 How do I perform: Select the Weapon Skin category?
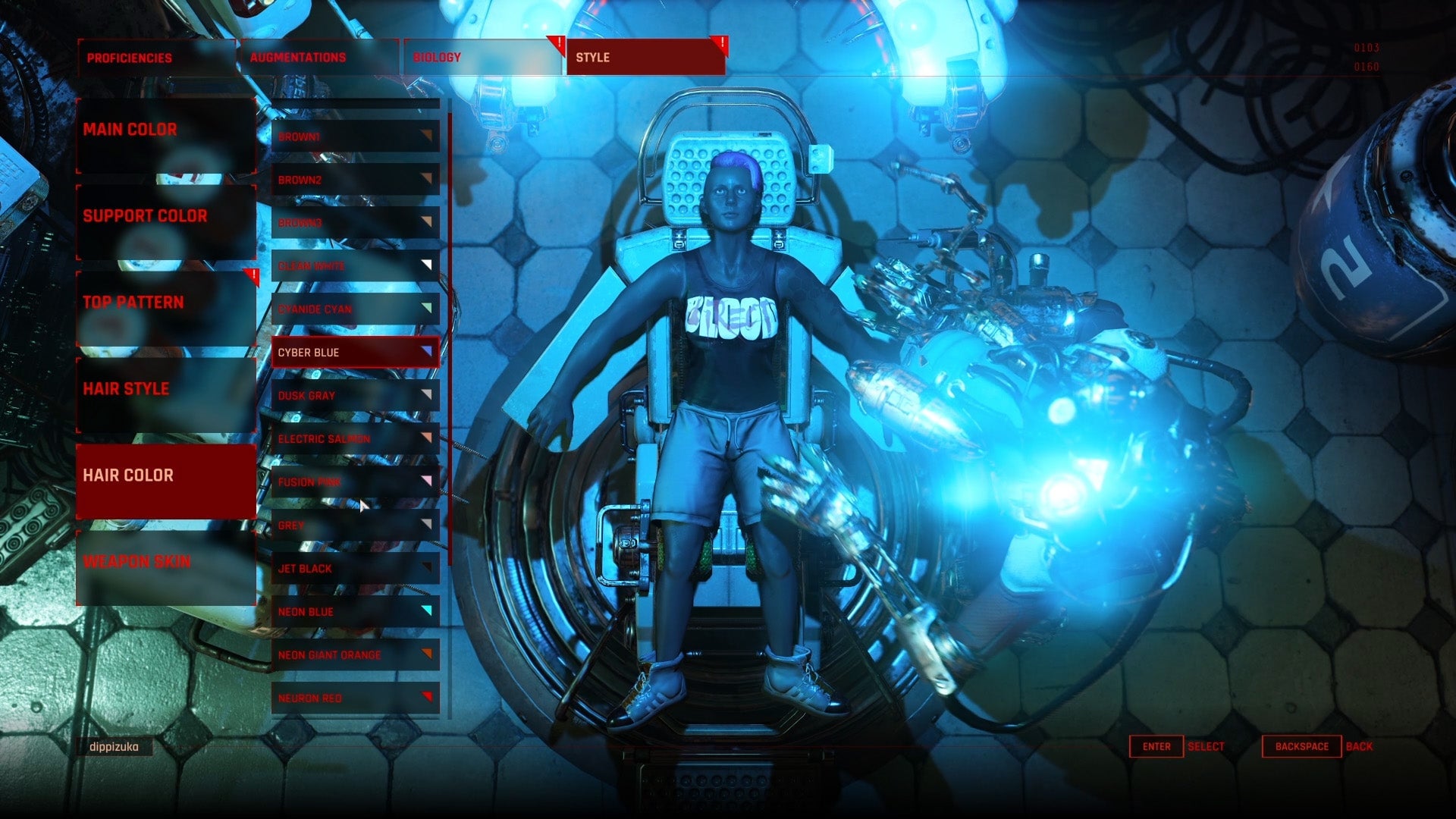pyautogui.click(x=138, y=562)
